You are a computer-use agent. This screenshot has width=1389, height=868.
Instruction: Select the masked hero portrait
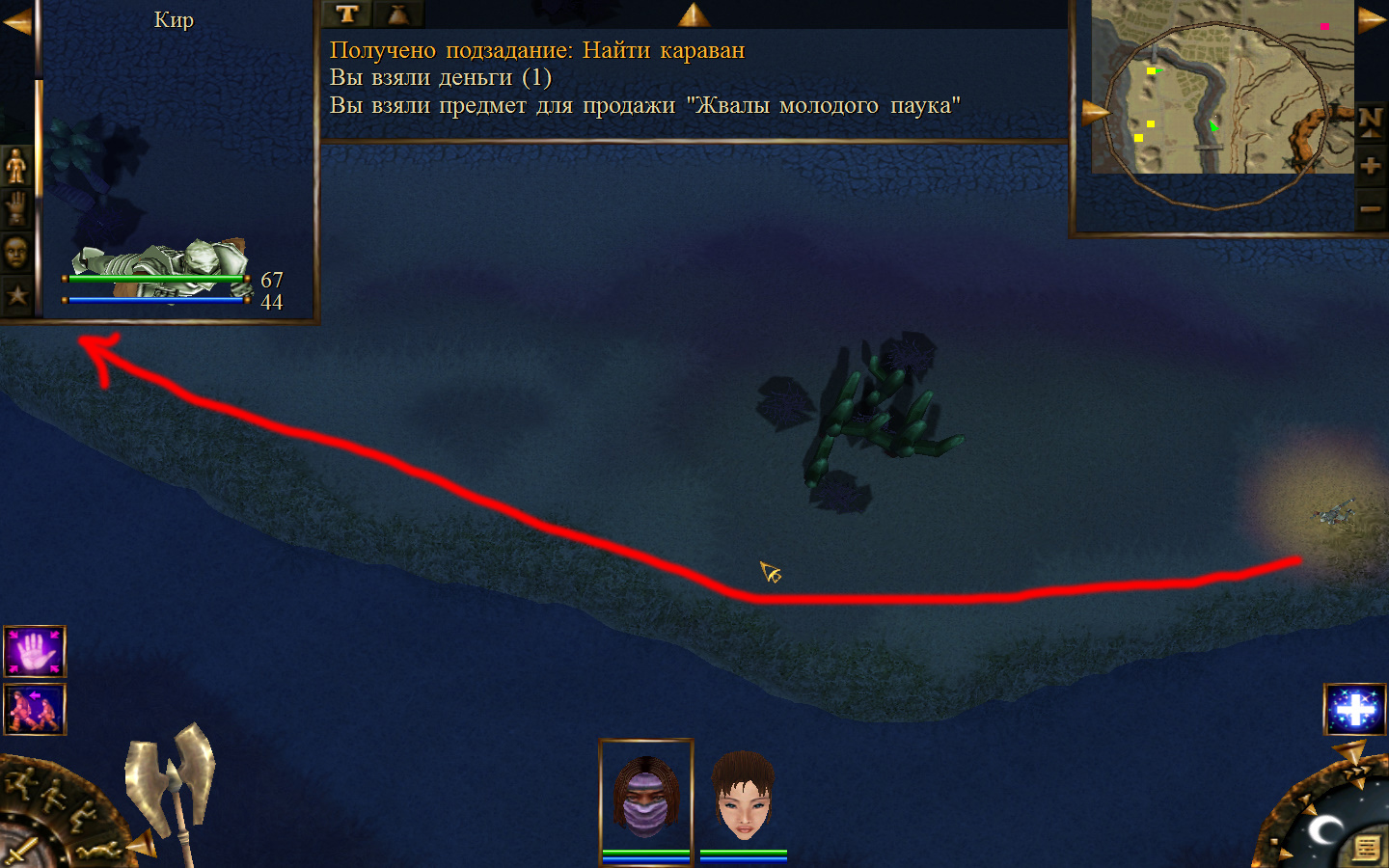pos(645,798)
